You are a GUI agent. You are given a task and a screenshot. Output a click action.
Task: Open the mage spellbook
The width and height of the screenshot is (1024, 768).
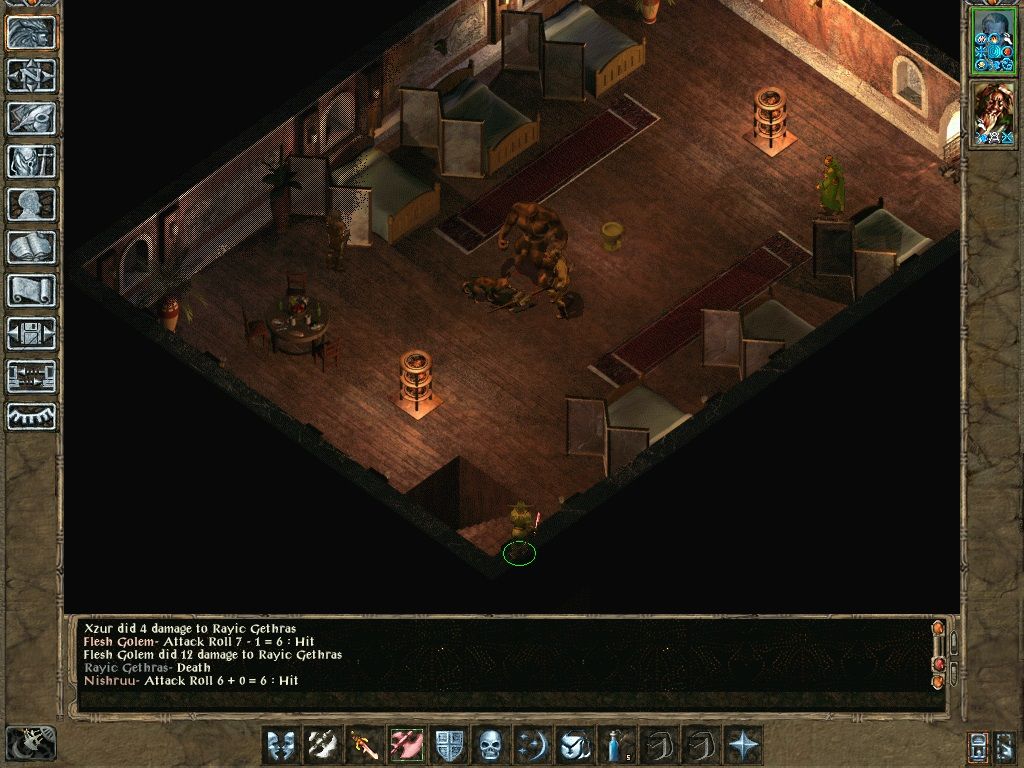pyautogui.click(x=31, y=247)
